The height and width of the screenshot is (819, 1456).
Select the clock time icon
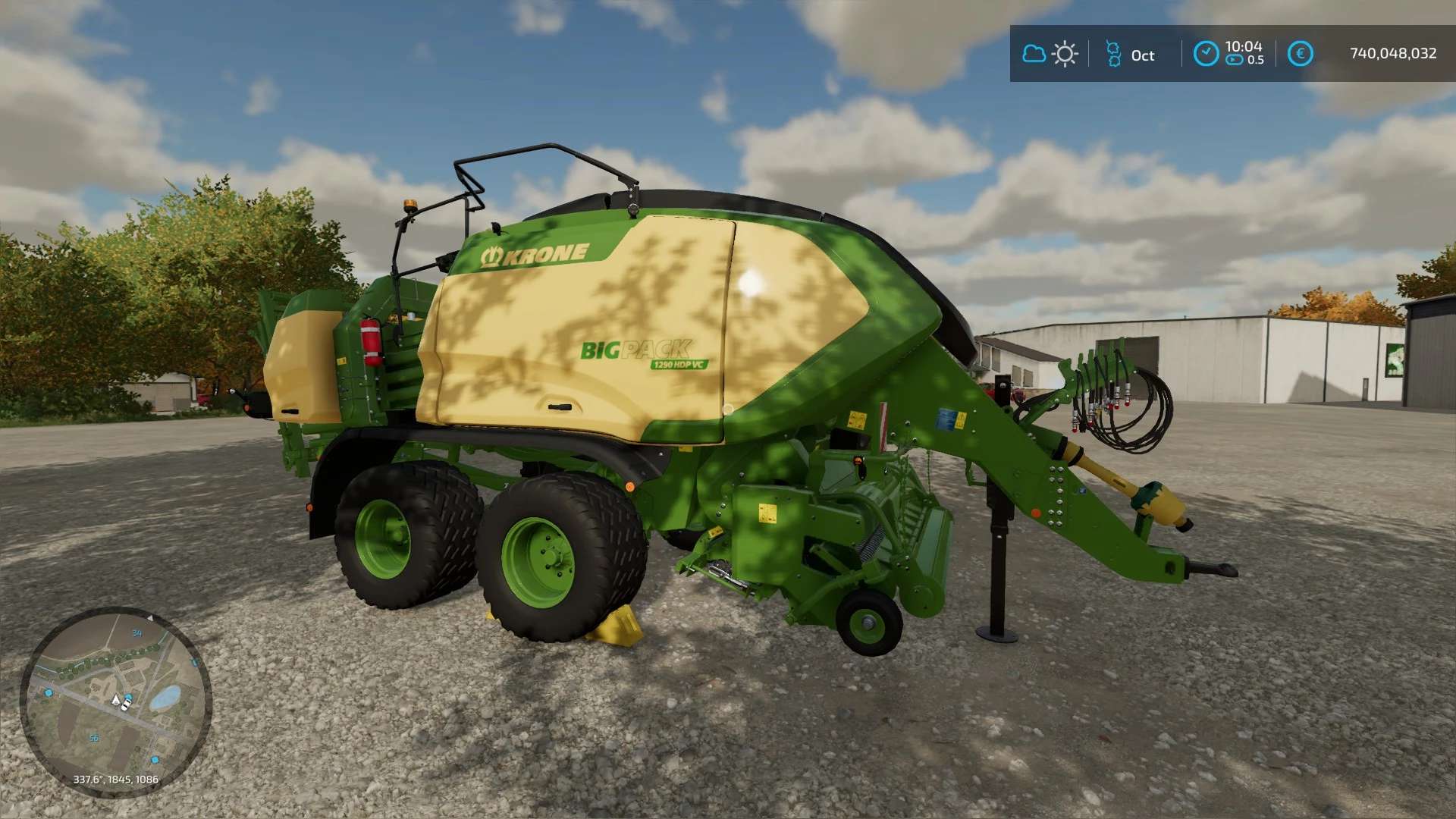tap(1206, 54)
